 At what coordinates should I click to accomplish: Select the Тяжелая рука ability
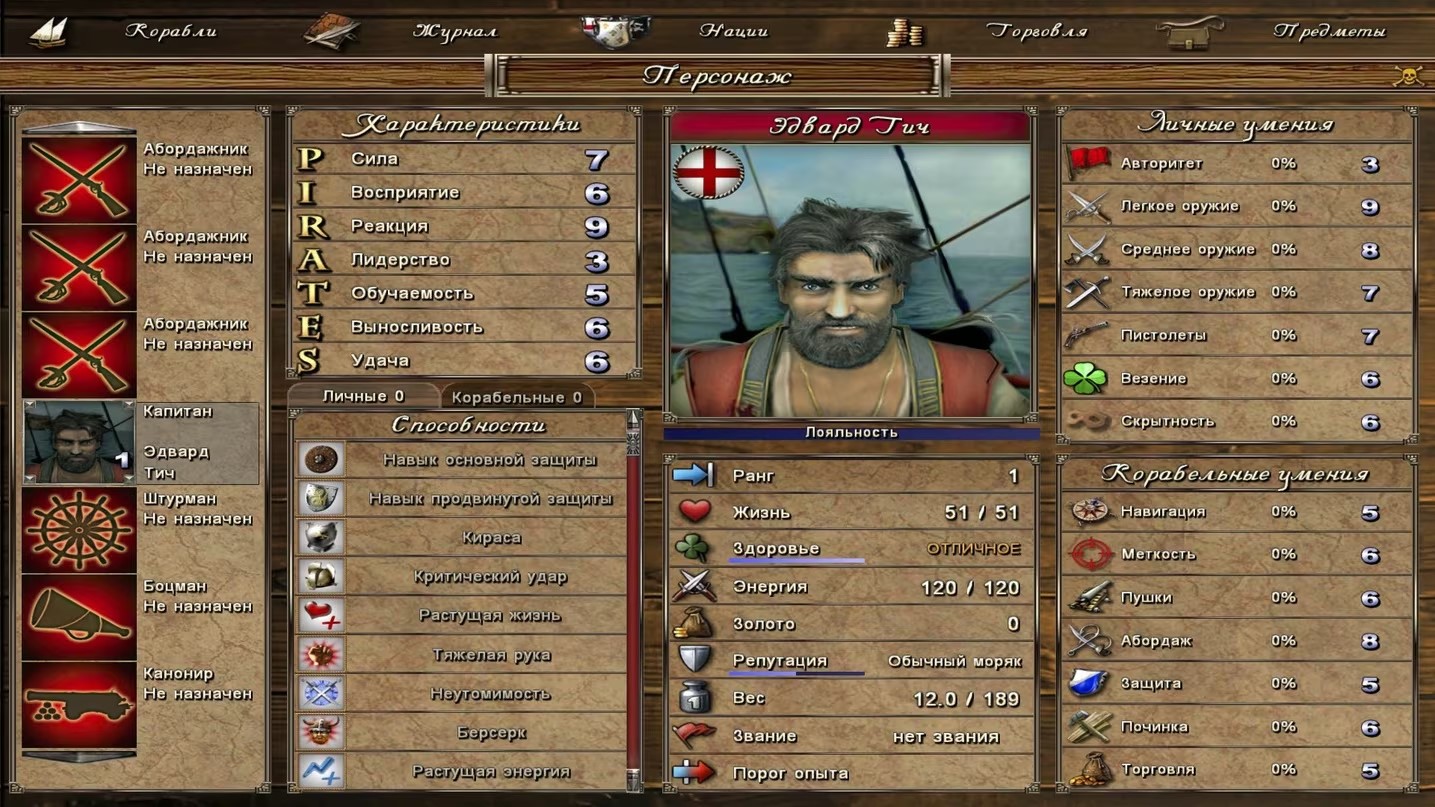tap(490, 655)
